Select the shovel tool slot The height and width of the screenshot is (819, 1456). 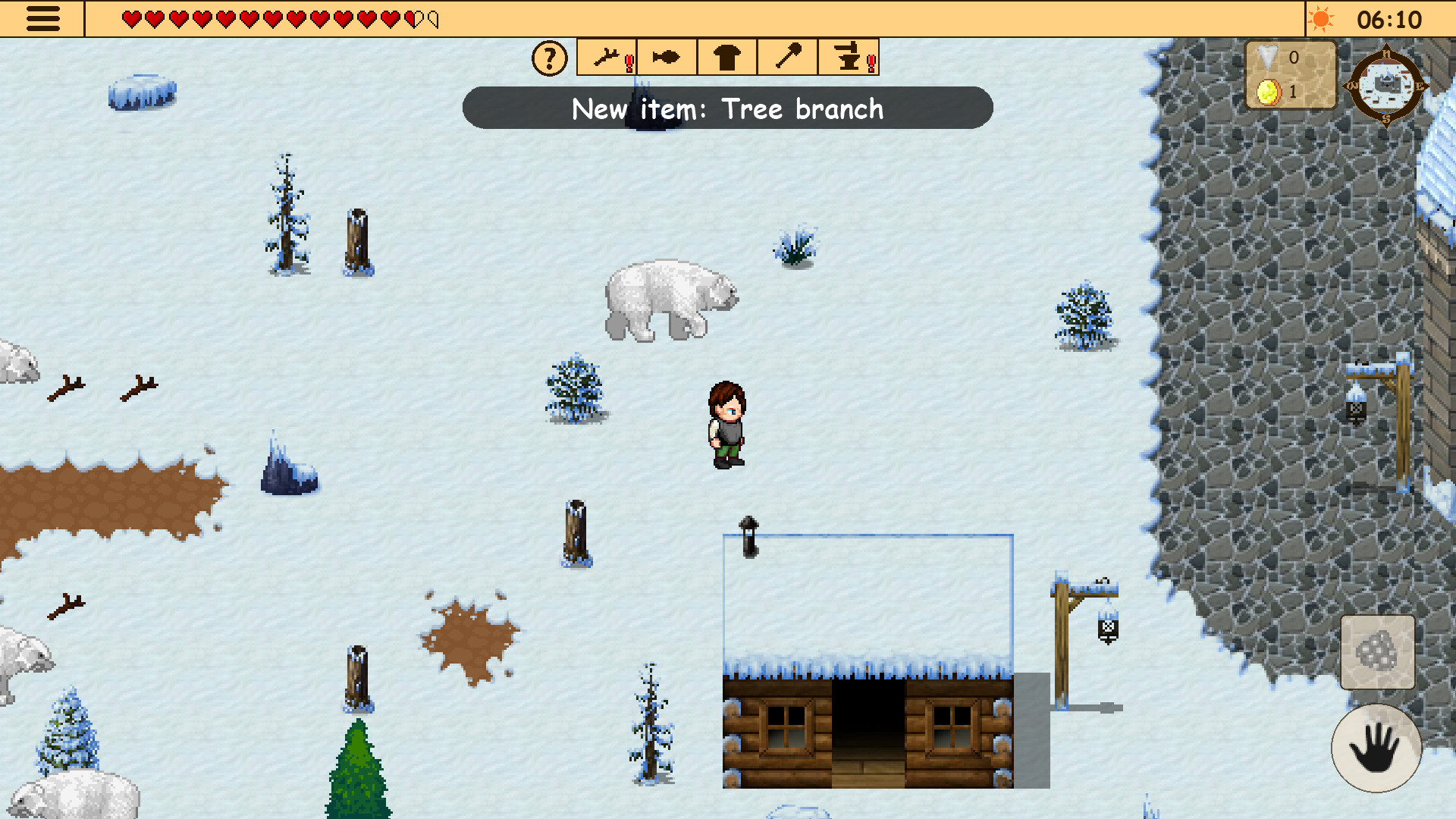(787, 57)
